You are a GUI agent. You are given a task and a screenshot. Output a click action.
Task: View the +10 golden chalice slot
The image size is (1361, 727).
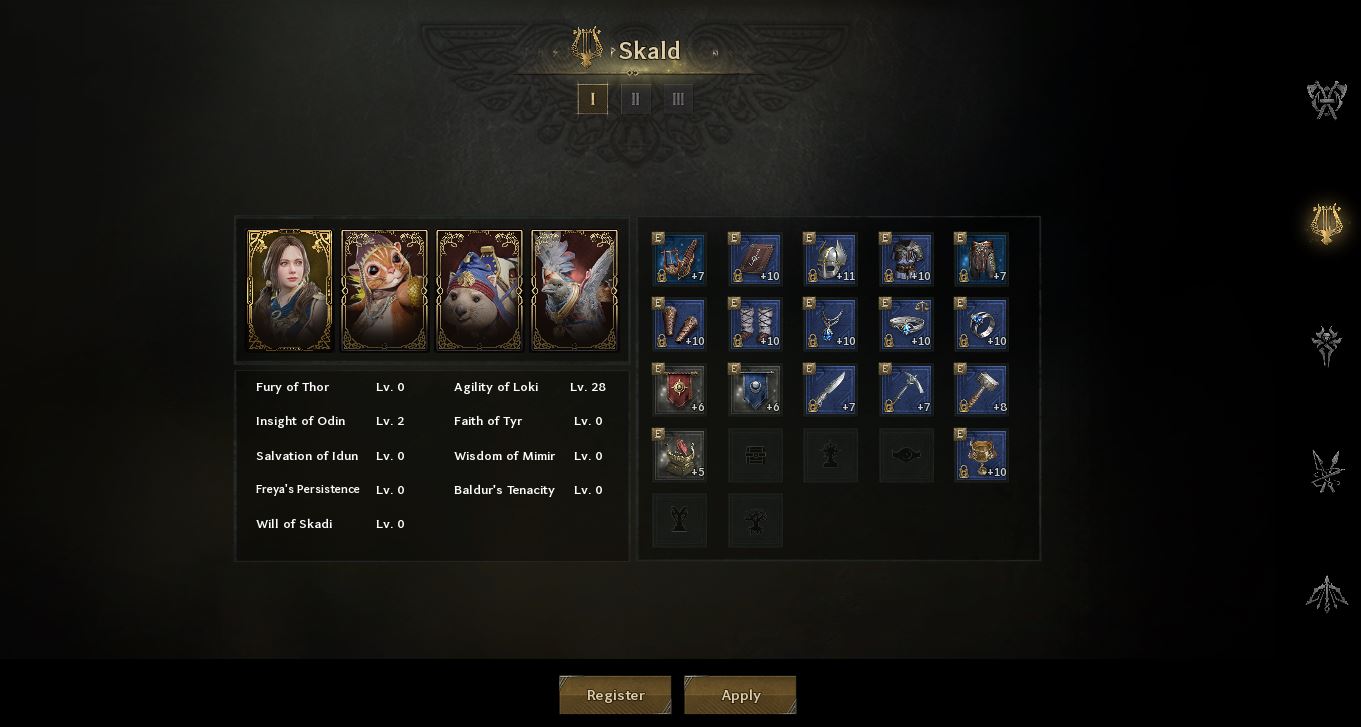981,455
